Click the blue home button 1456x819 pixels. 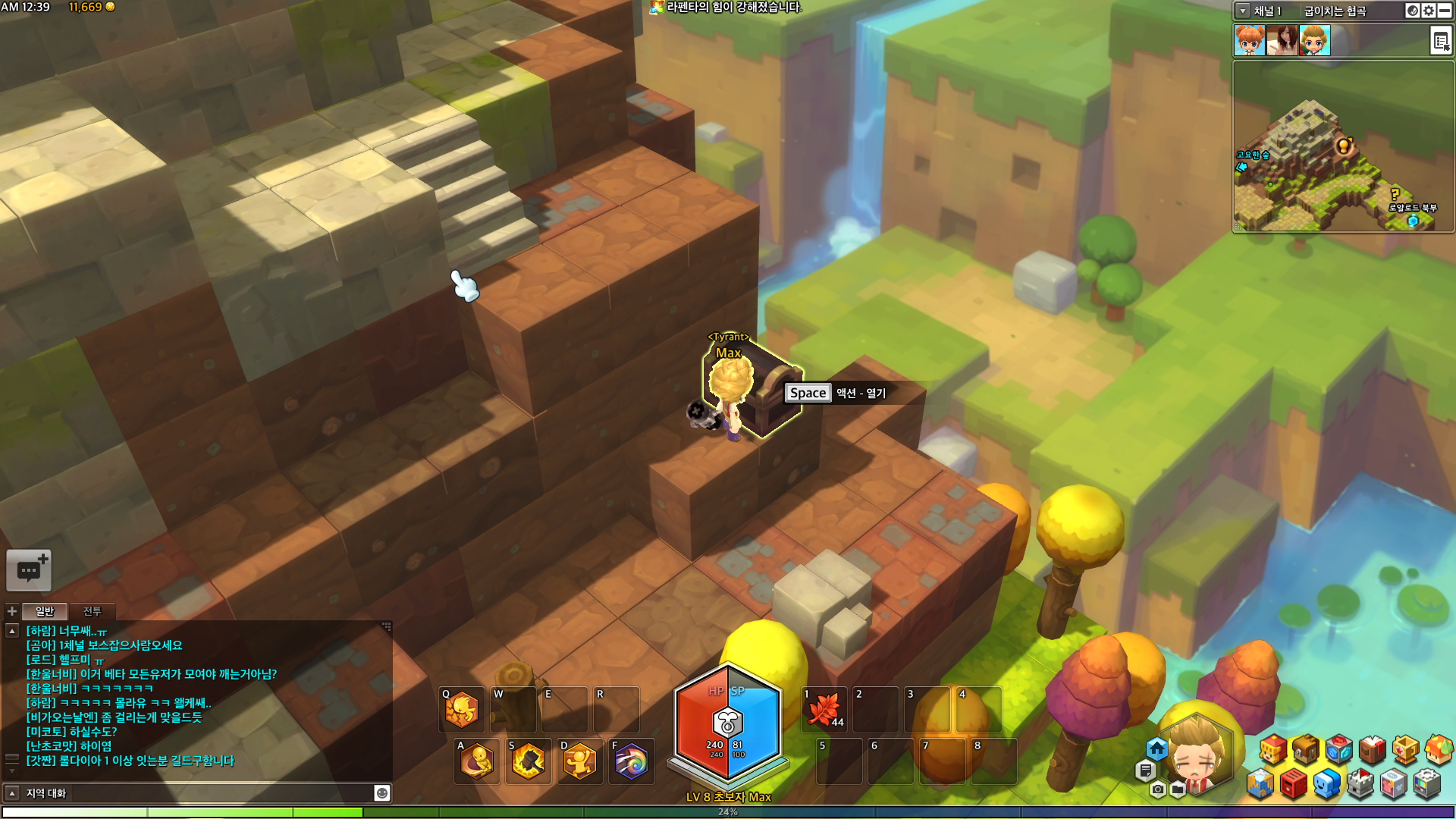(x=1156, y=749)
